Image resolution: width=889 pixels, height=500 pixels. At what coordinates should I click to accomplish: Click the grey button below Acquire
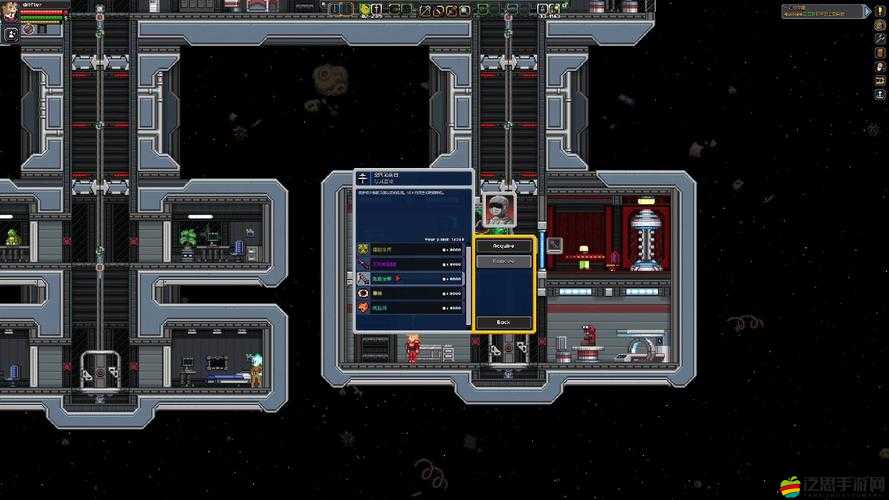click(504, 261)
